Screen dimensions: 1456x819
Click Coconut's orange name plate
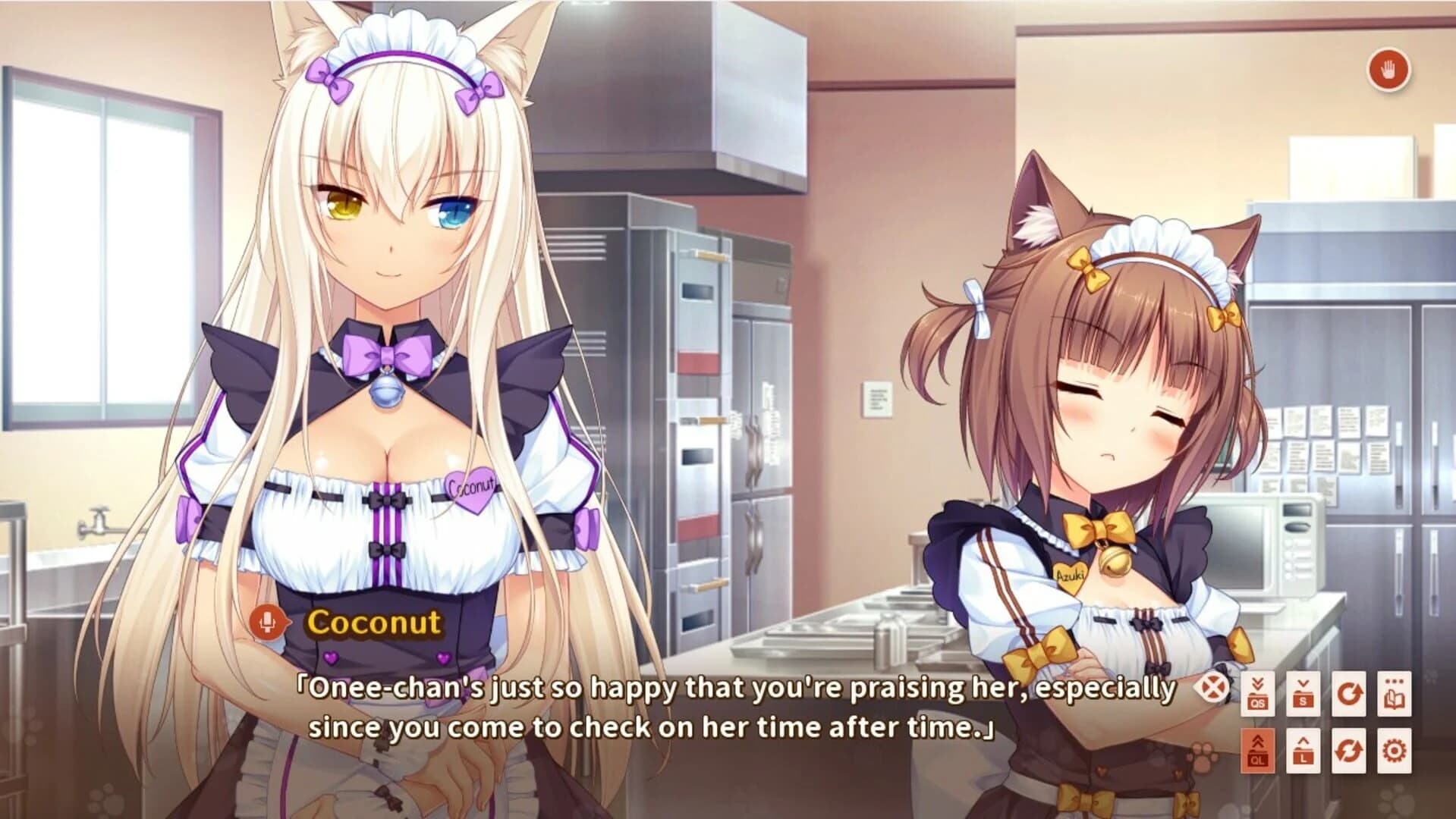click(375, 624)
